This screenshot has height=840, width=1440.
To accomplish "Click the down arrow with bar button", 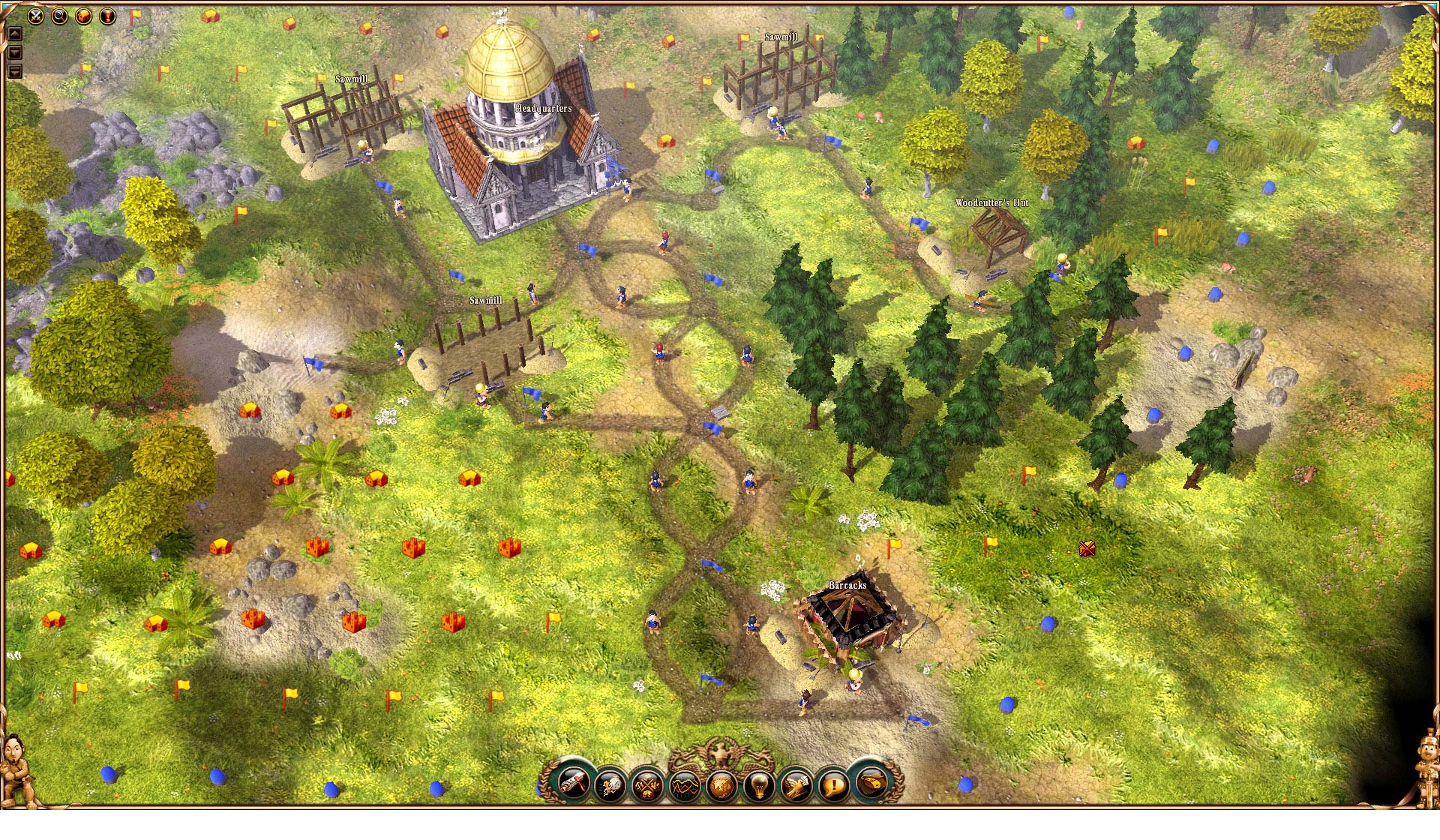I will click(x=14, y=71).
